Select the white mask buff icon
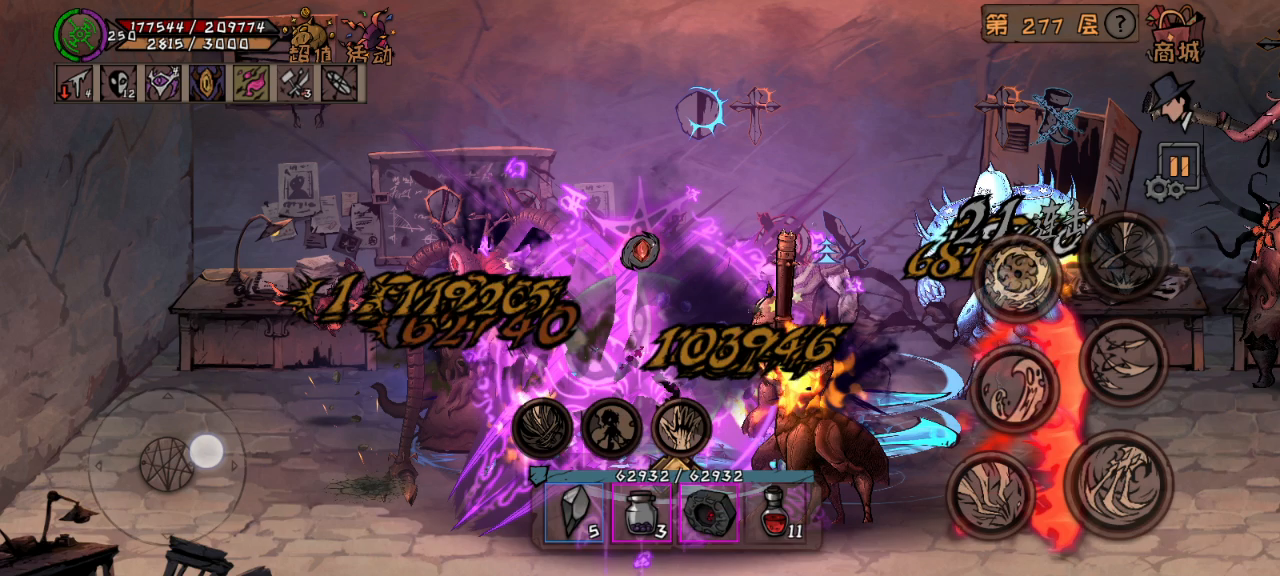1280x576 pixels. (118, 83)
